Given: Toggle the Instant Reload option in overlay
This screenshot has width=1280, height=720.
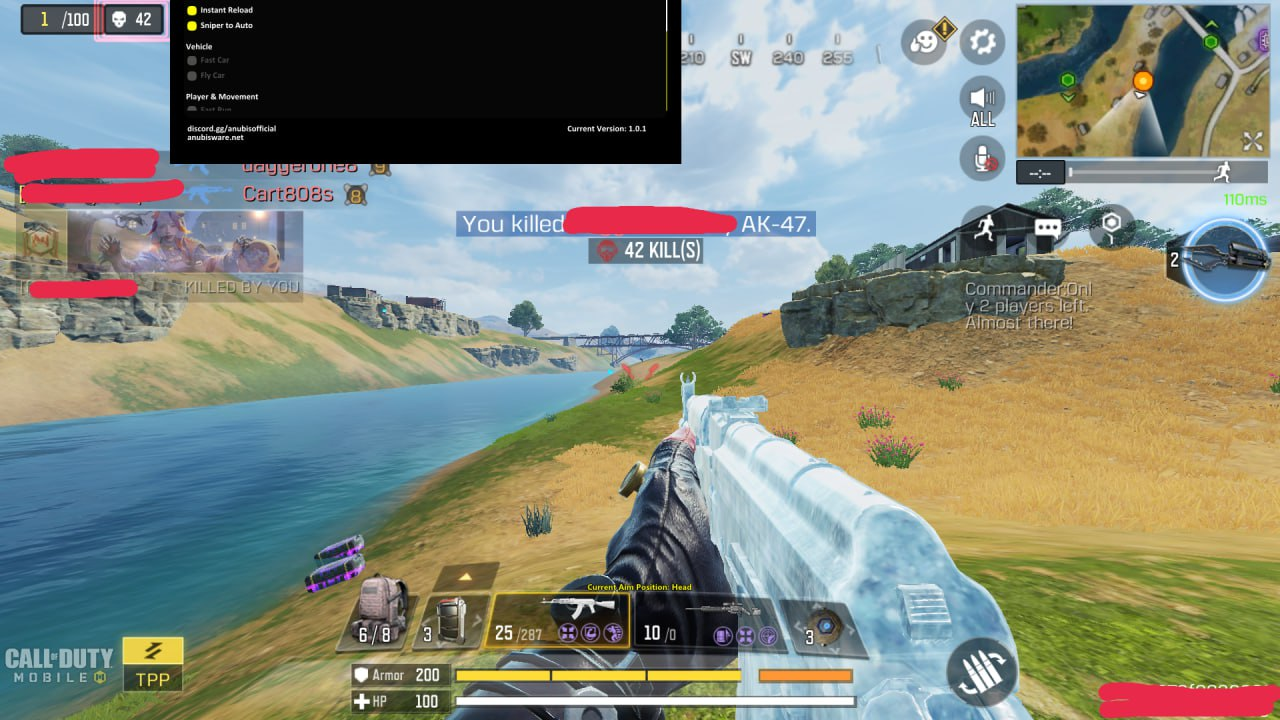Looking at the screenshot, I should [192, 10].
